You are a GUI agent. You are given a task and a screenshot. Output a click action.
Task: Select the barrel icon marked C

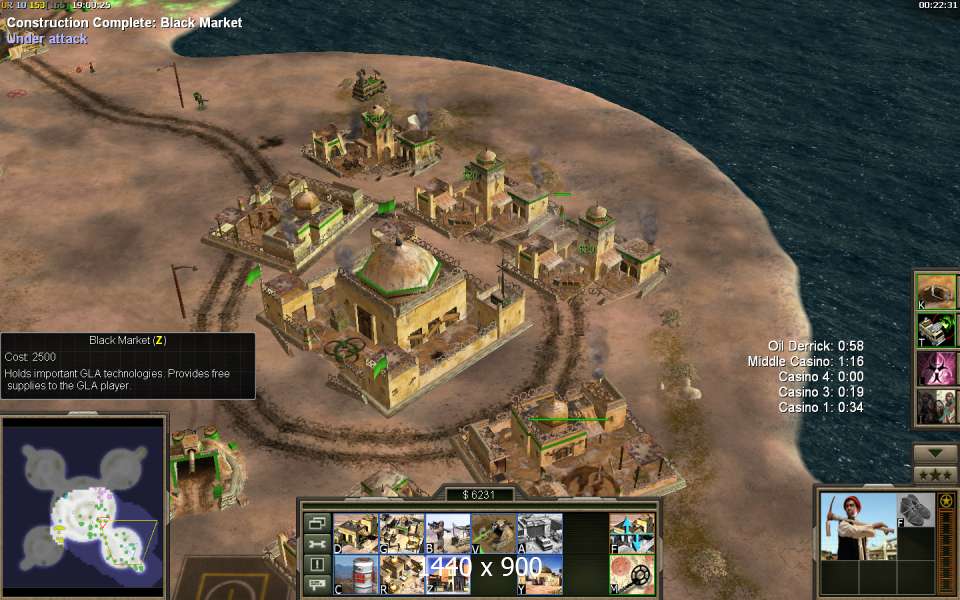click(355, 574)
